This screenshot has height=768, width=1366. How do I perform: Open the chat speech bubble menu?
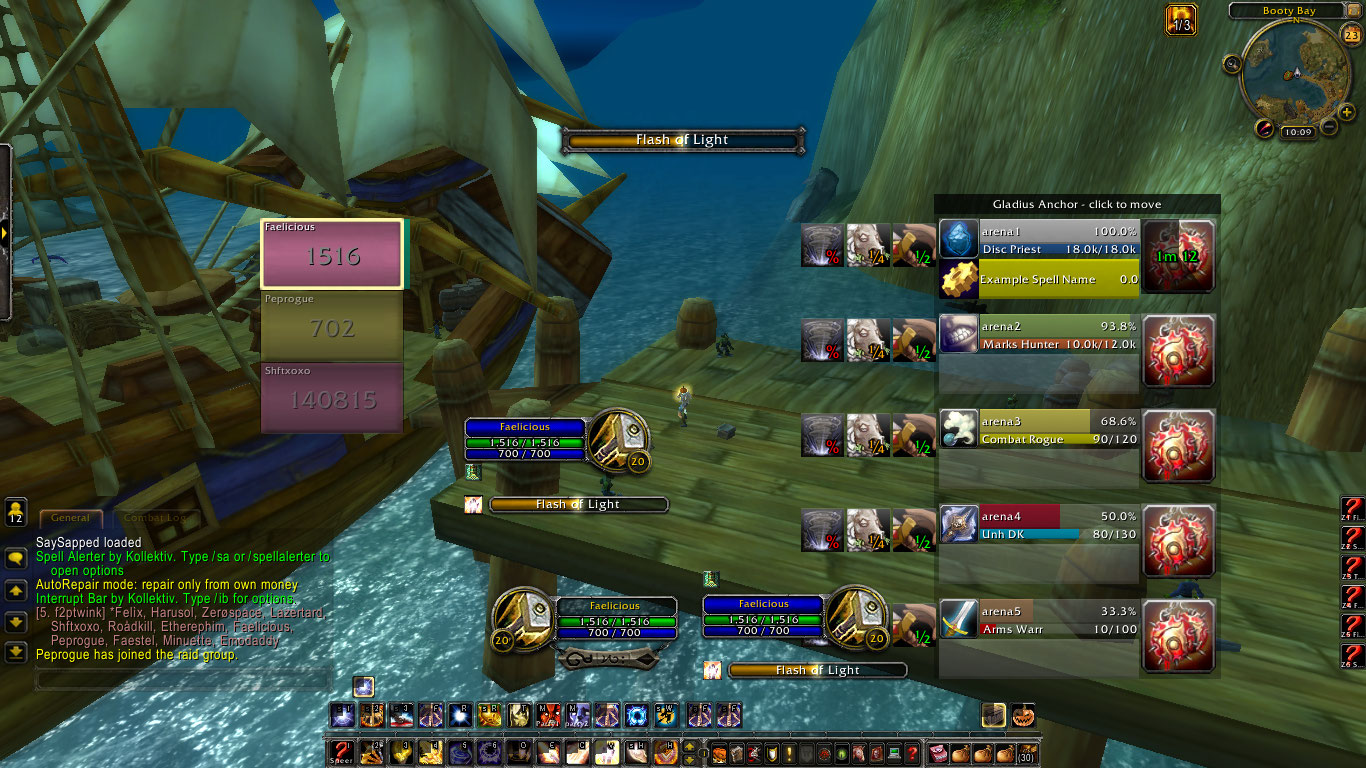pos(16,559)
